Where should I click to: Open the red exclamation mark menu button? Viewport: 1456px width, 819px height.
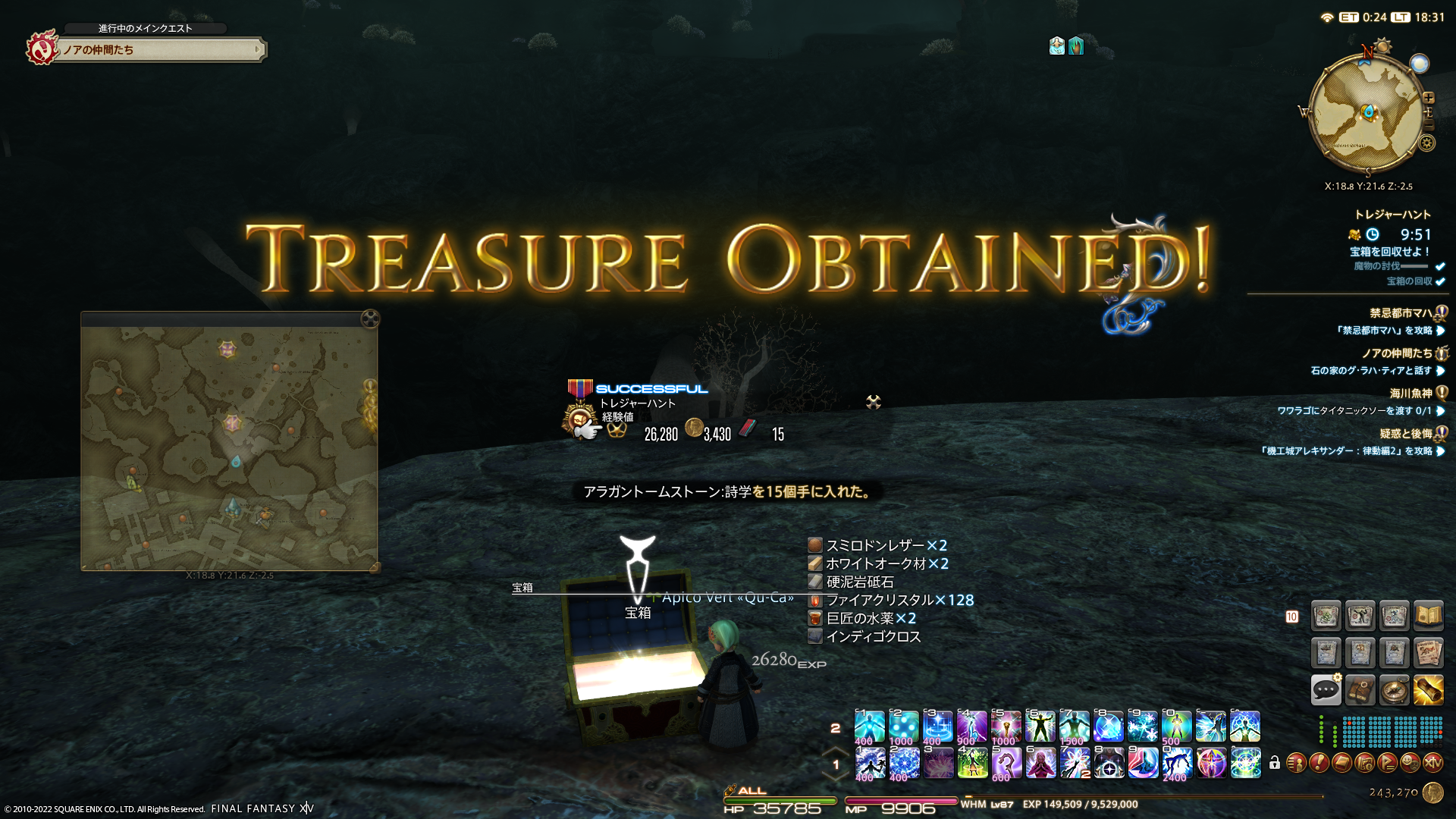tap(1319, 762)
